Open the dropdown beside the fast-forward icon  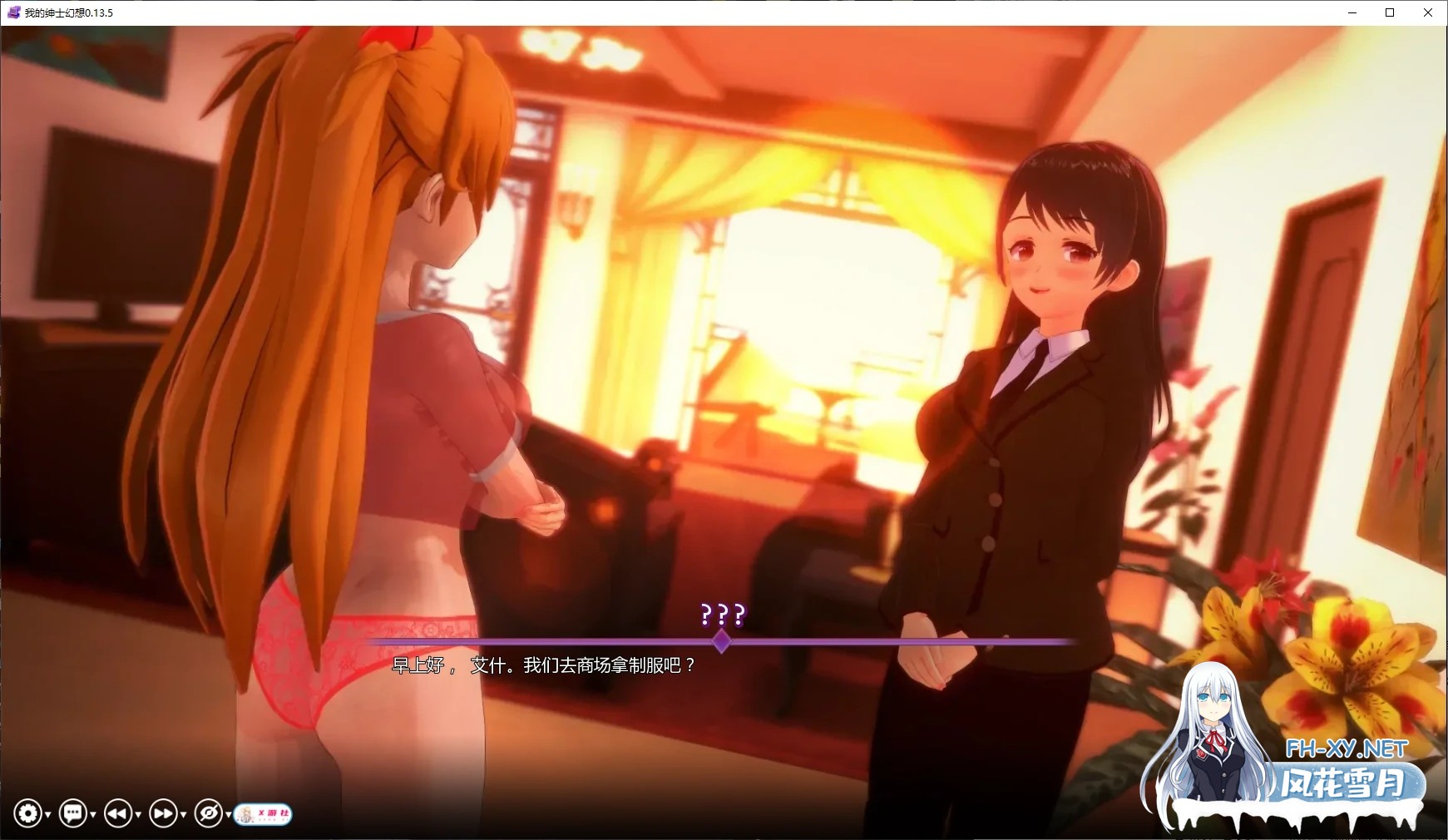183,815
